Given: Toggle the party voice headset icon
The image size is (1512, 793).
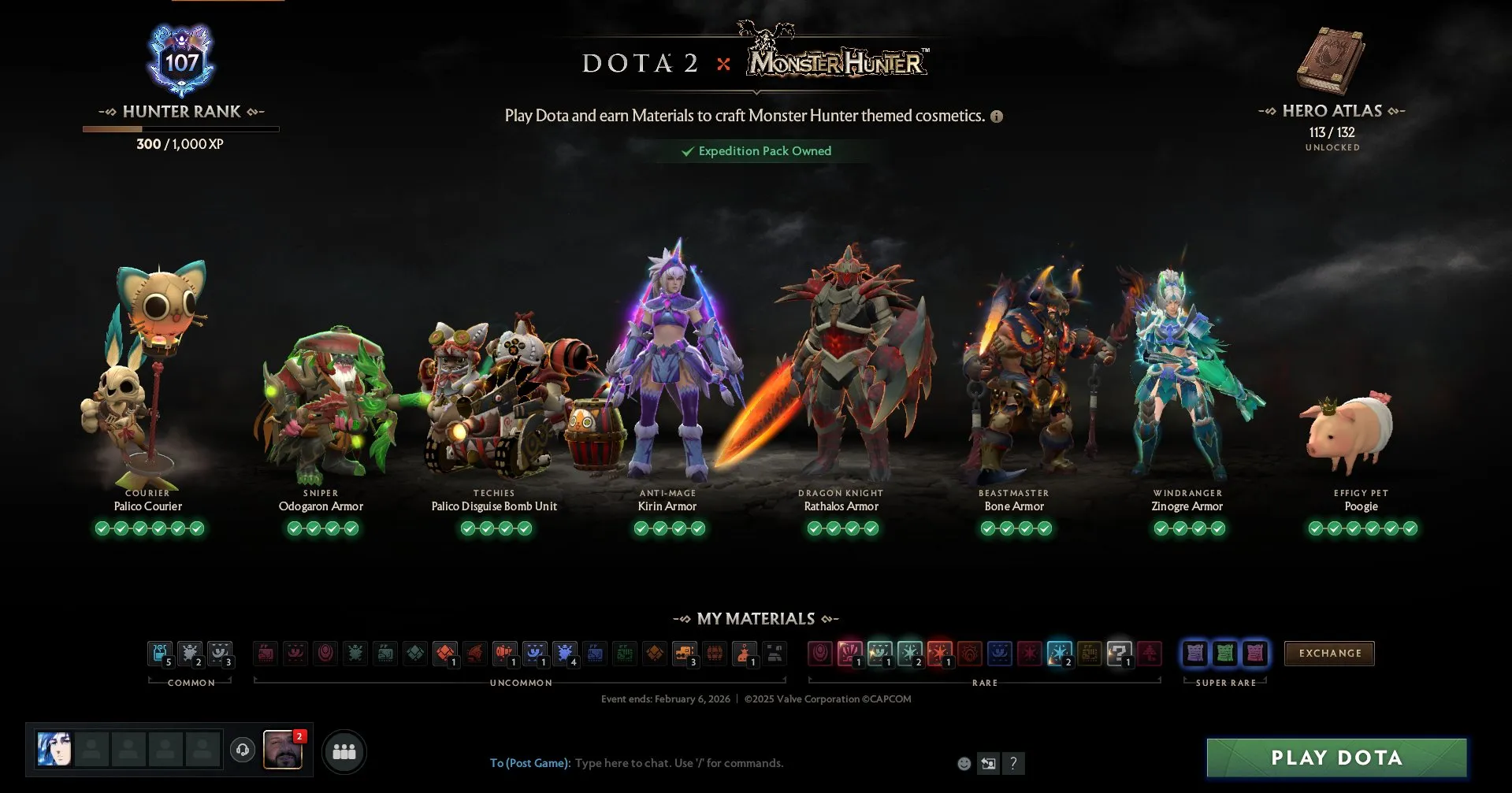Looking at the screenshot, I should click(243, 750).
